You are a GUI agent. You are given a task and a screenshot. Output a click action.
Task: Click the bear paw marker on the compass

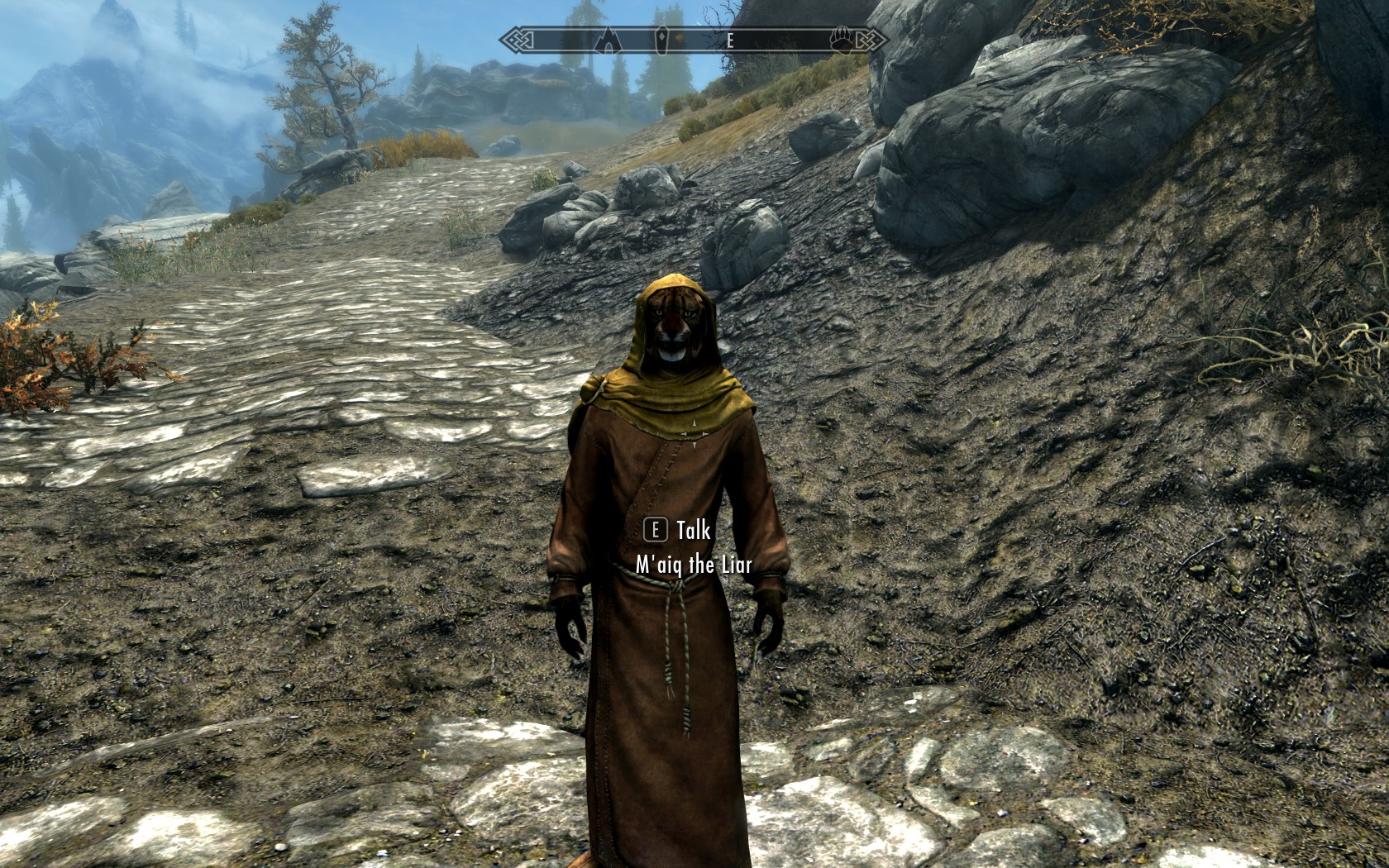tap(842, 40)
